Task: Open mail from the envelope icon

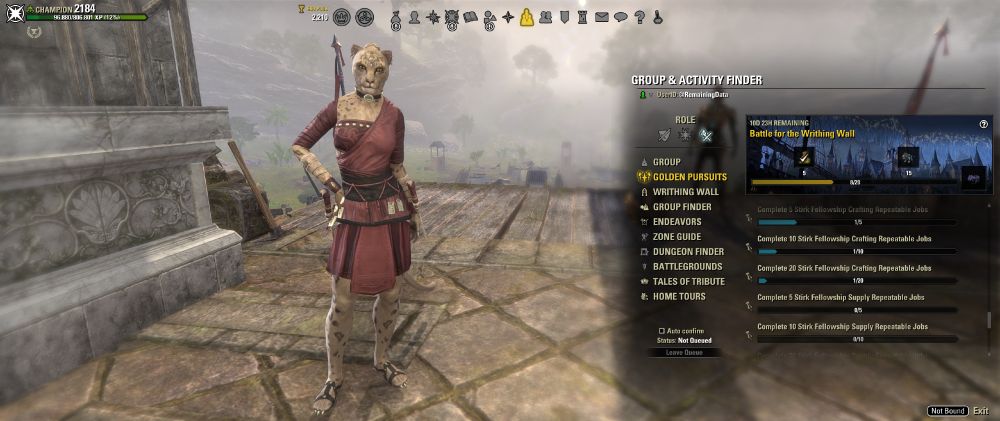Action: coord(602,17)
